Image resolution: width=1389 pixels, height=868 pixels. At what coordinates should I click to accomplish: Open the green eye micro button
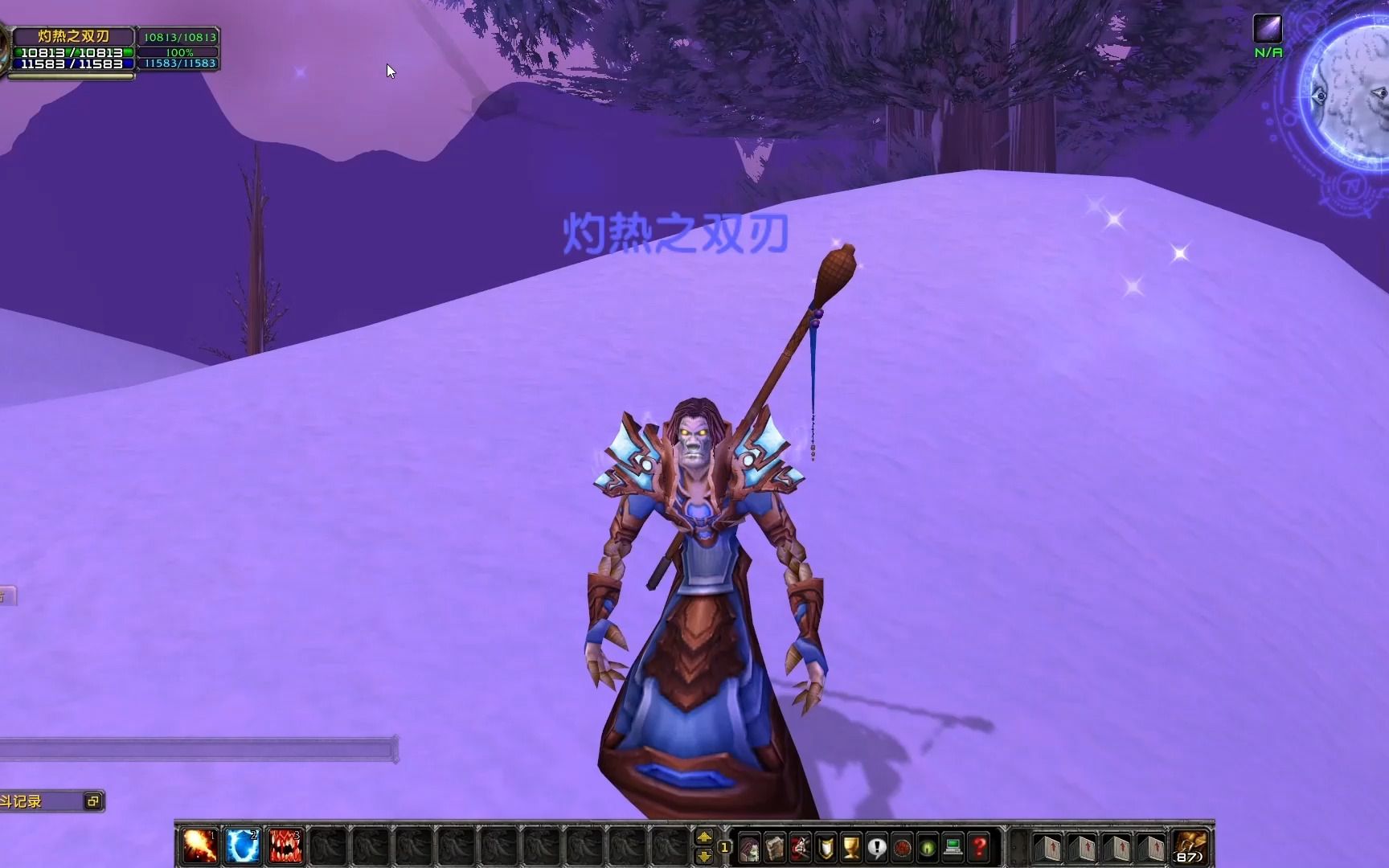click(928, 847)
